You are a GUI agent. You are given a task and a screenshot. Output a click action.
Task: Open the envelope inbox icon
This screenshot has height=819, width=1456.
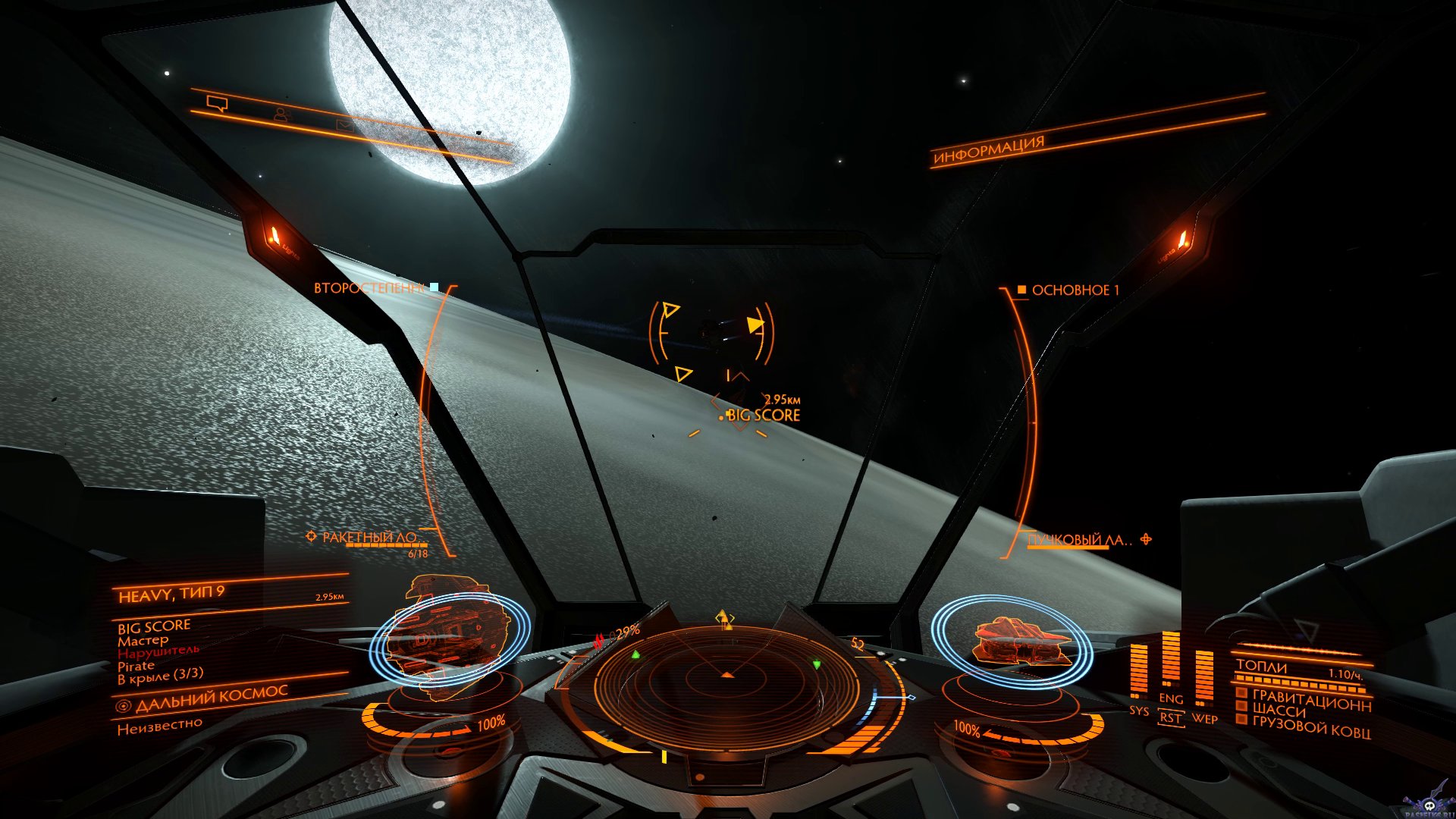pyautogui.click(x=345, y=126)
